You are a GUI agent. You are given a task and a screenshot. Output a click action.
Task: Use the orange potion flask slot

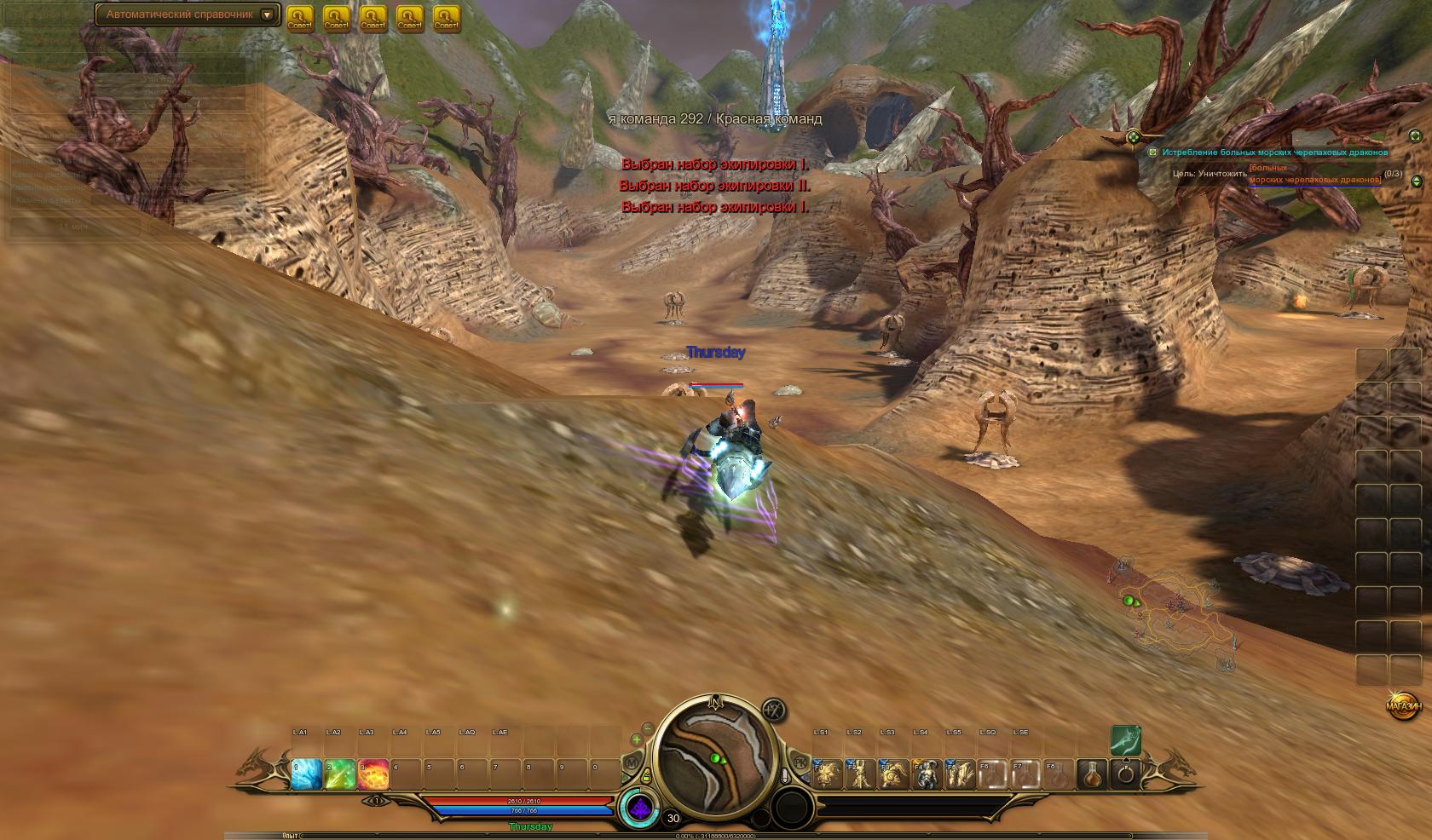point(1093,774)
